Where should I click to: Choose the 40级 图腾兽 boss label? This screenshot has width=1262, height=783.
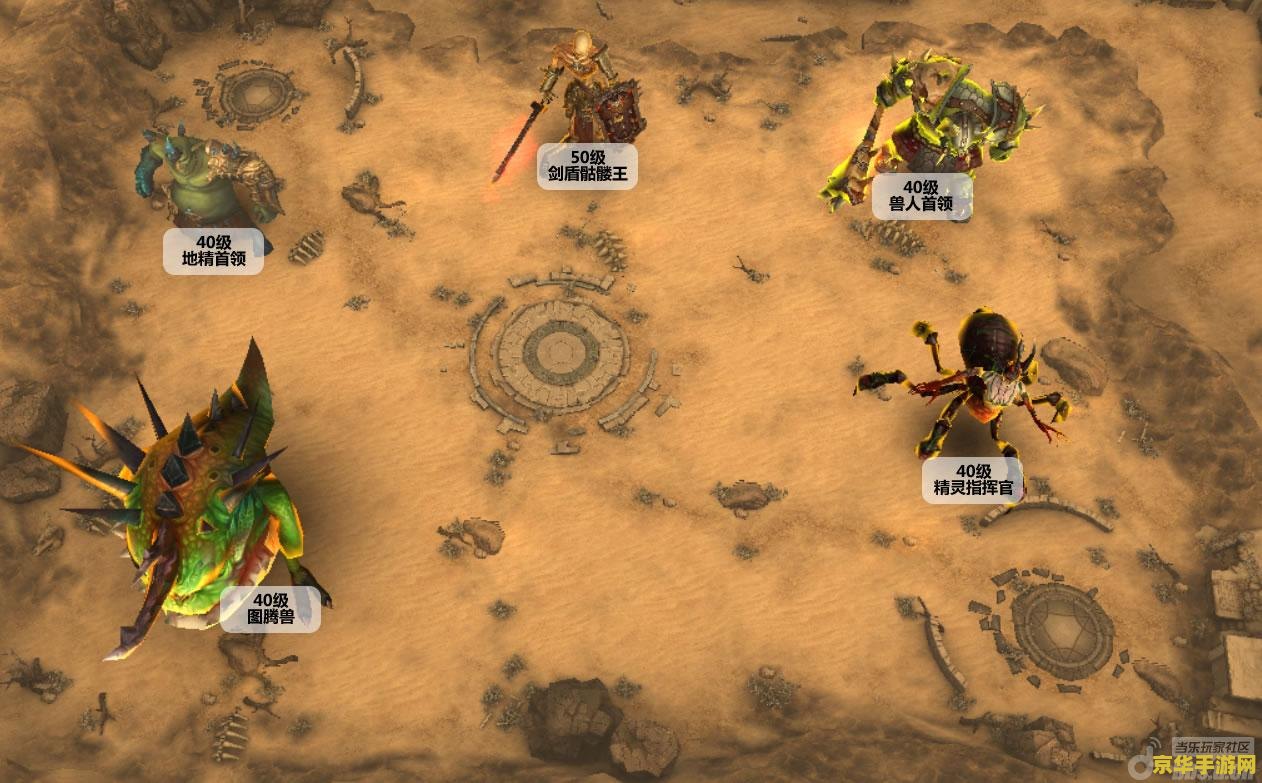click(x=271, y=609)
